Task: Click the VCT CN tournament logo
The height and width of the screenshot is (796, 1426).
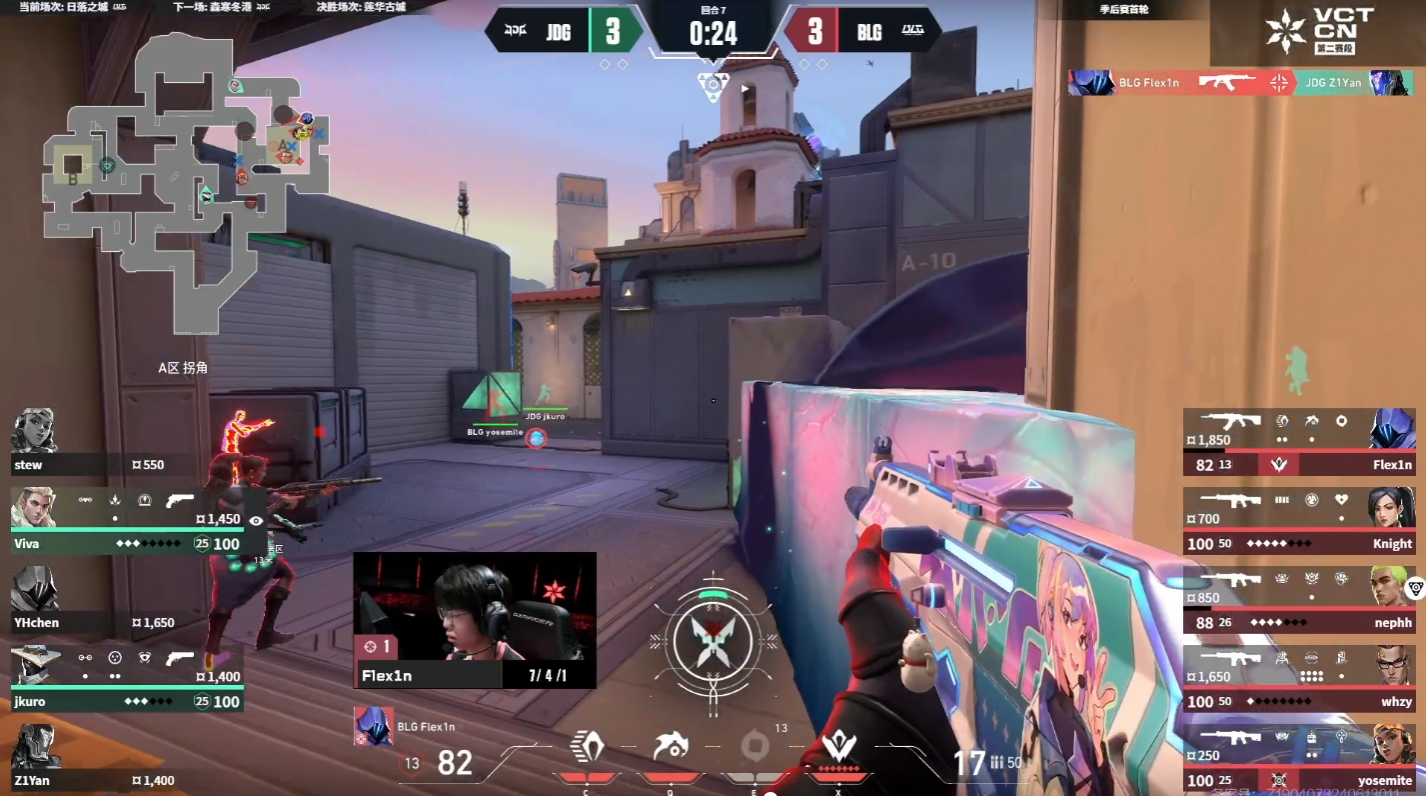Action: coord(1318,31)
